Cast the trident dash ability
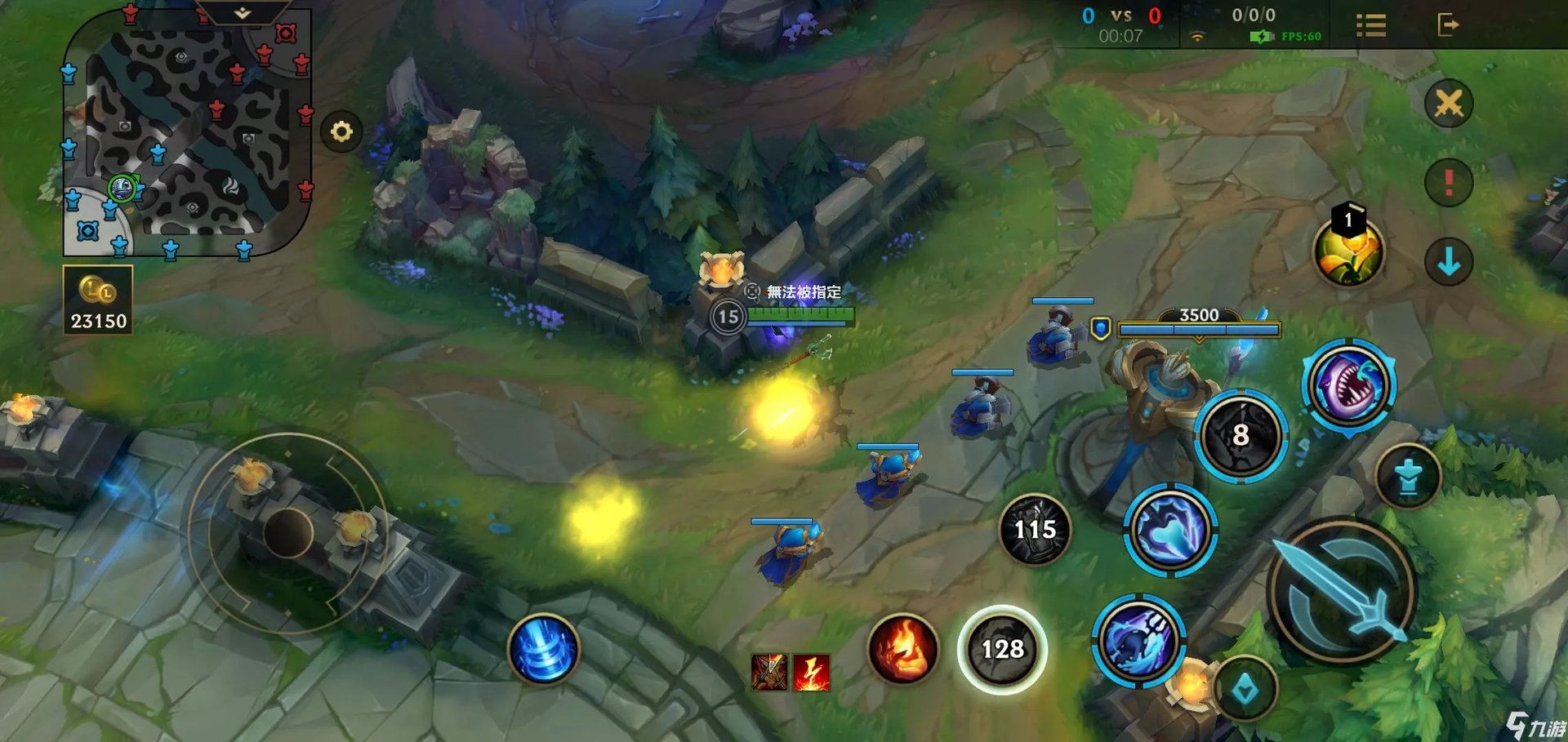1568x742 pixels. 1138,641
